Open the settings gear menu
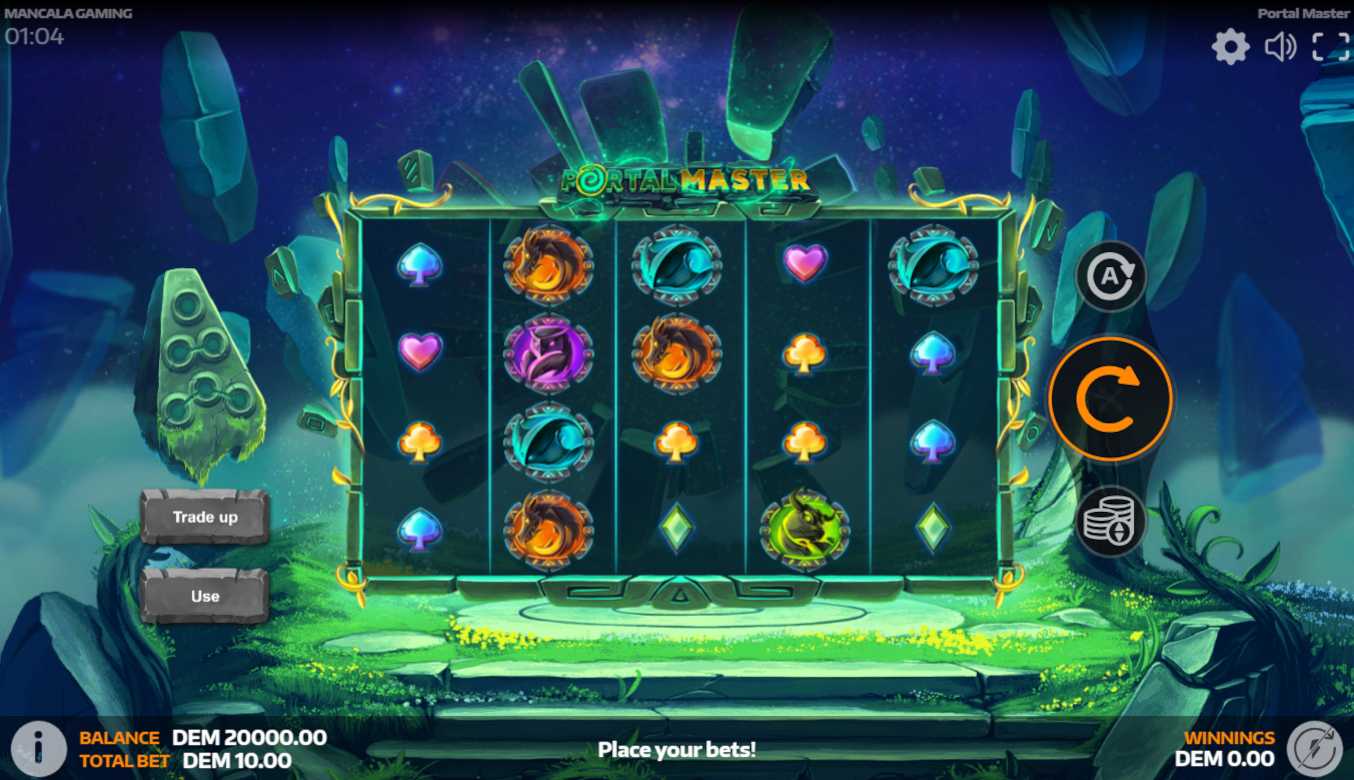 [x=1230, y=47]
